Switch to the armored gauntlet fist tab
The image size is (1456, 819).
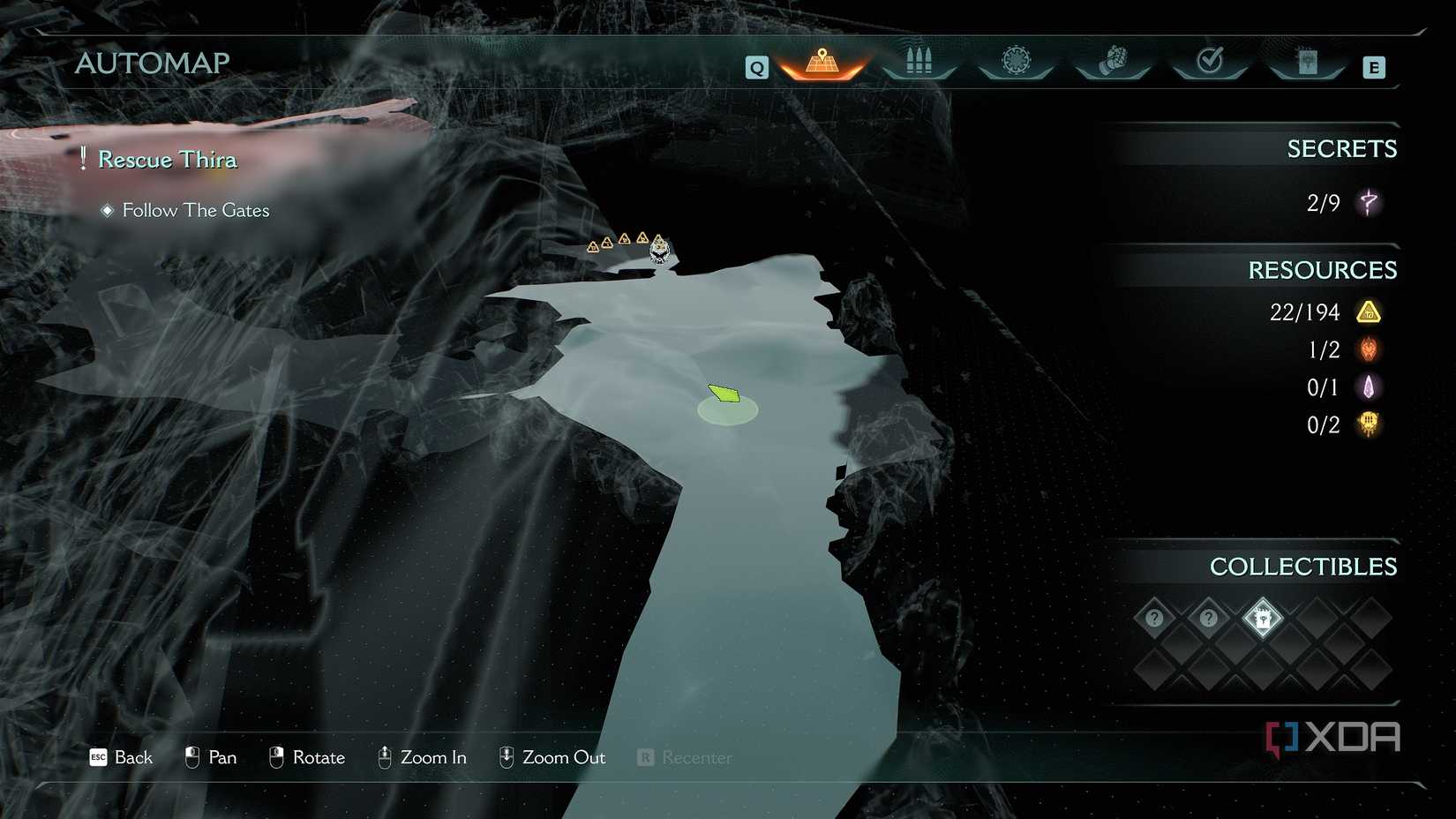point(1113,62)
